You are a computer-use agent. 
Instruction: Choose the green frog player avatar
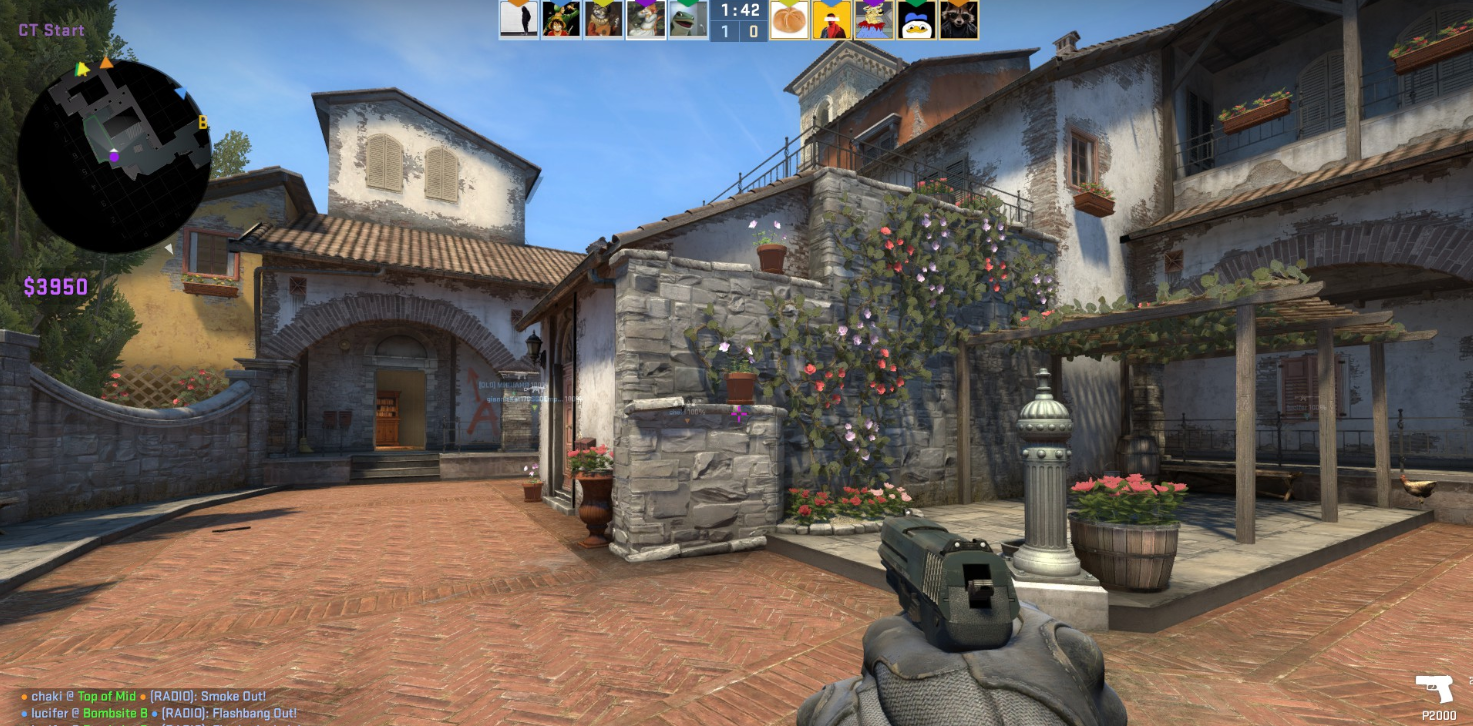688,20
